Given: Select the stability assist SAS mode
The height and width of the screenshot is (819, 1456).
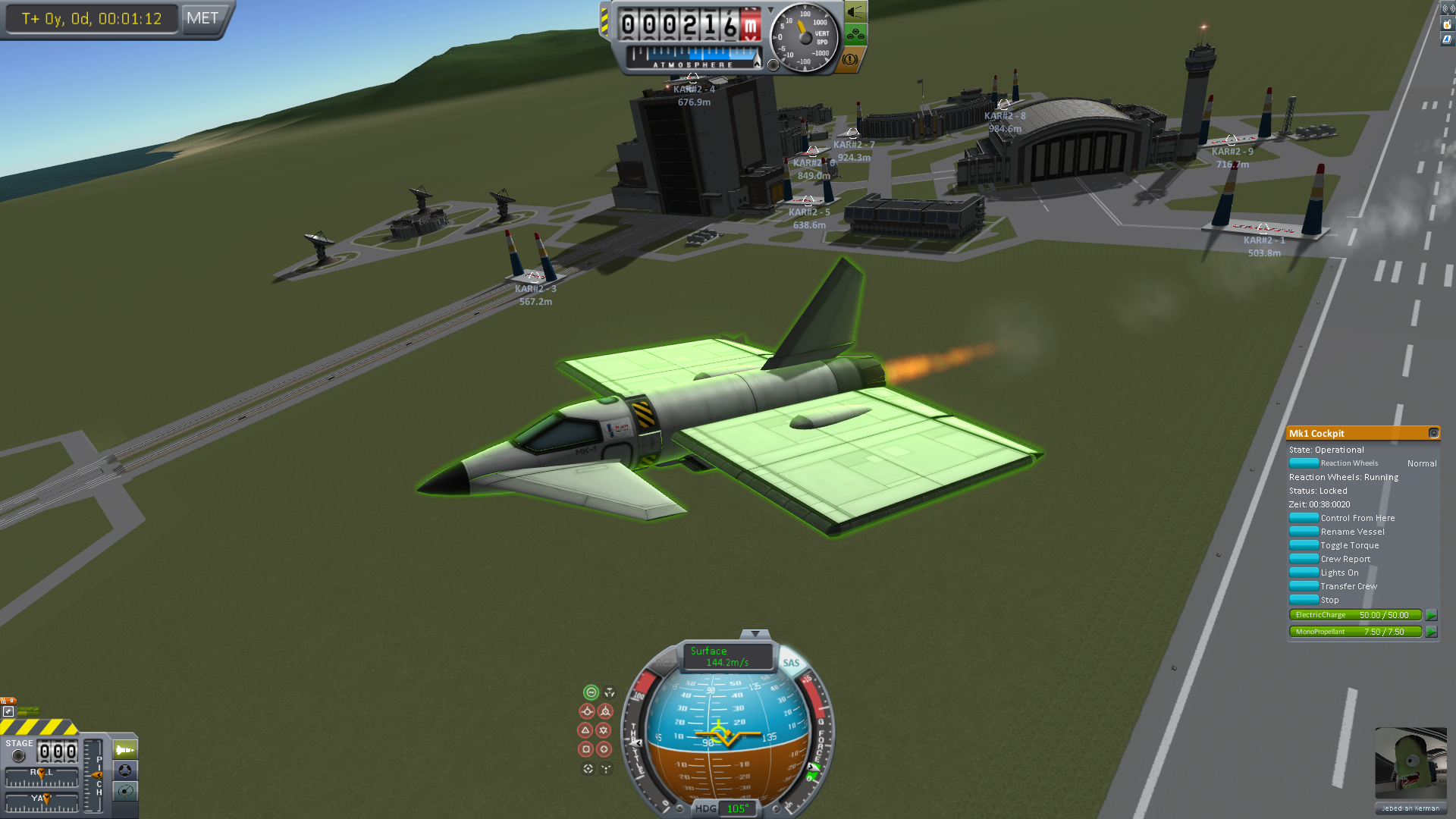Looking at the screenshot, I should 591,692.
